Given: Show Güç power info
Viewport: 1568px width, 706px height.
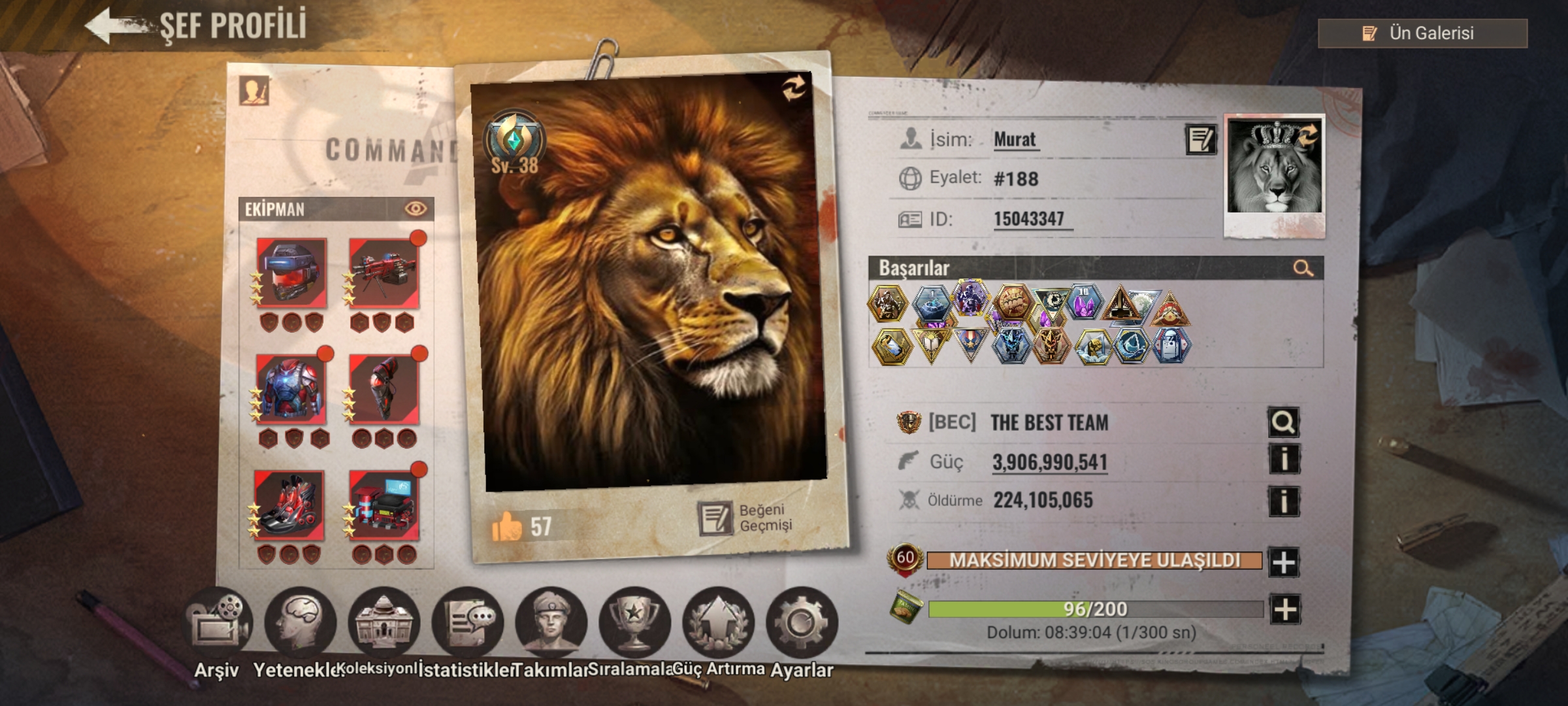Looking at the screenshot, I should [x=1283, y=460].
